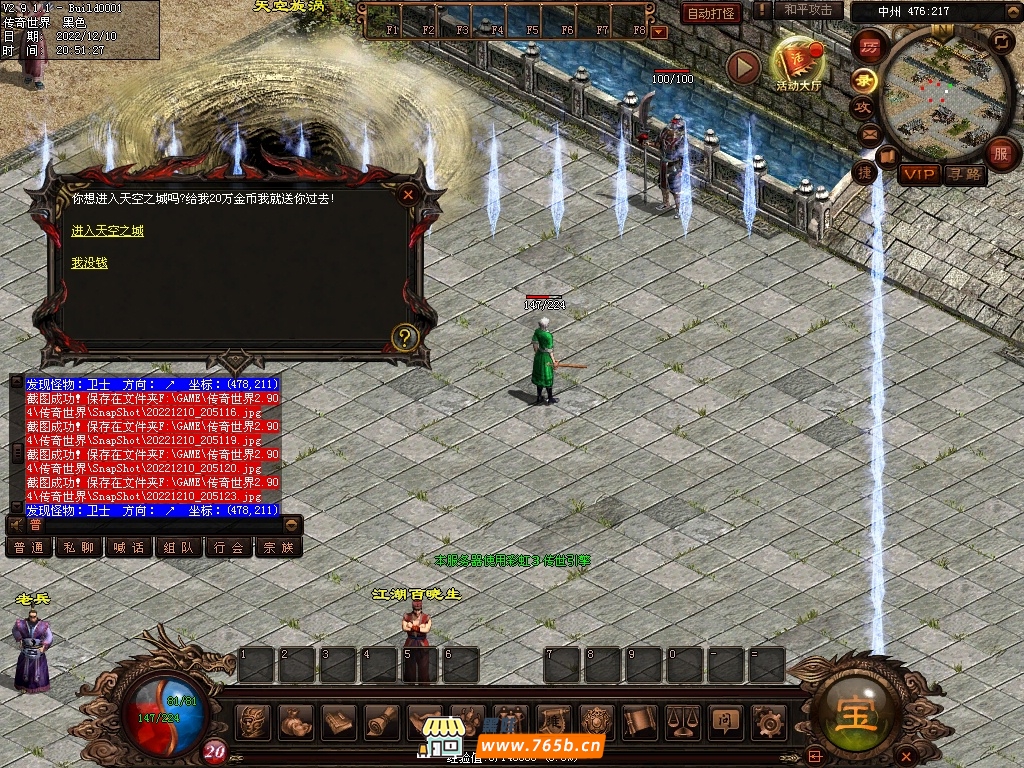
Task: Click the round play arrow button
Action: click(743, 67)
